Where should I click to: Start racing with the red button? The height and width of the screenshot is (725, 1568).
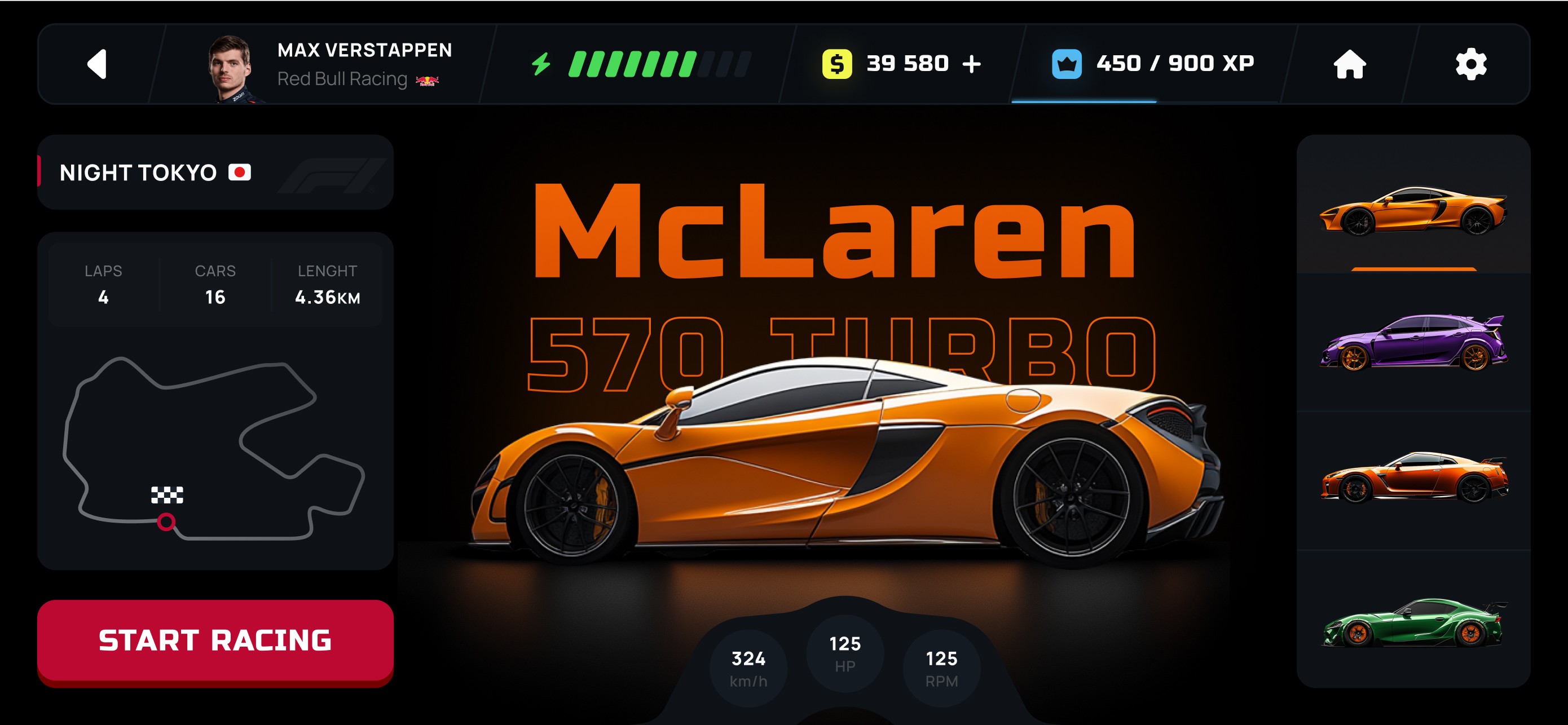215,640
